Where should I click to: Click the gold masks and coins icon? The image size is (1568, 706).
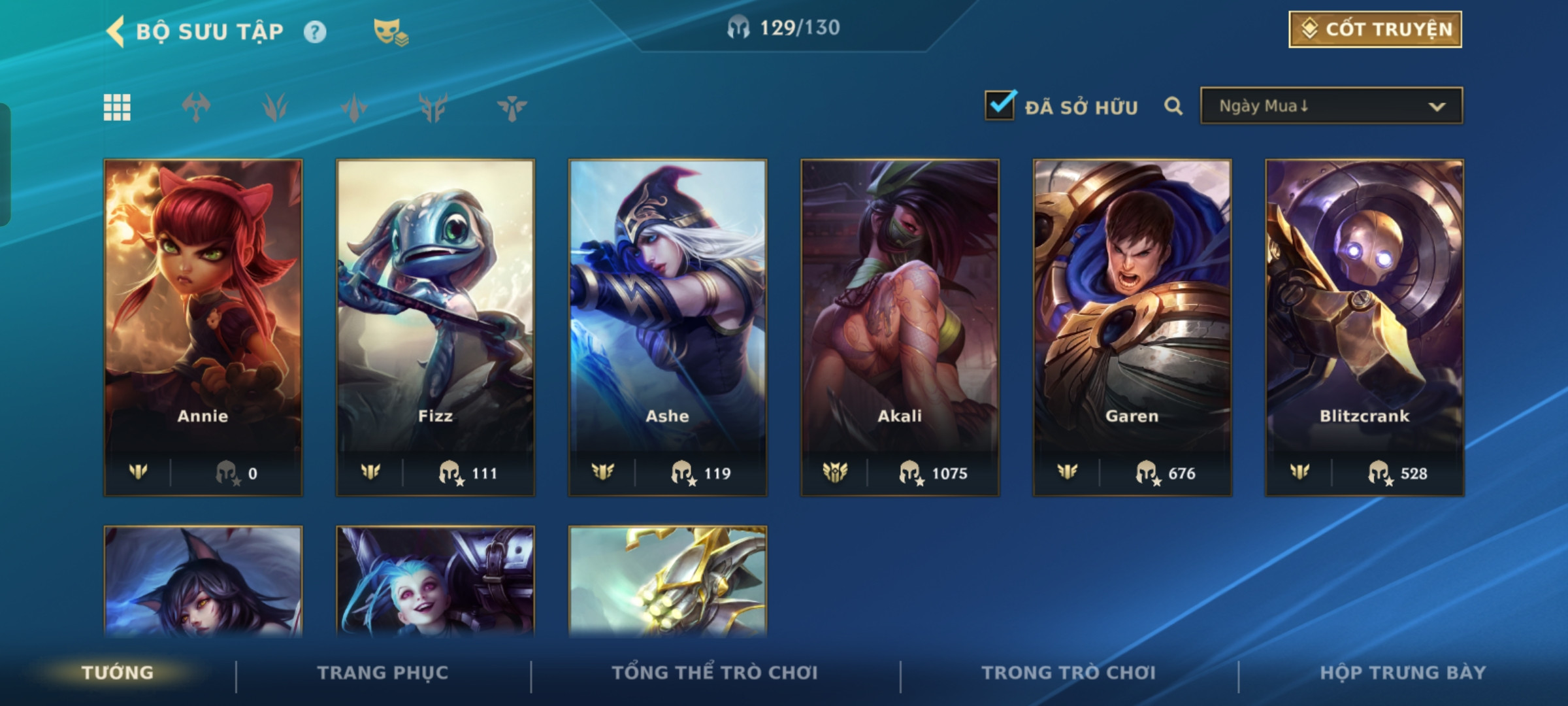click(391, 32)
